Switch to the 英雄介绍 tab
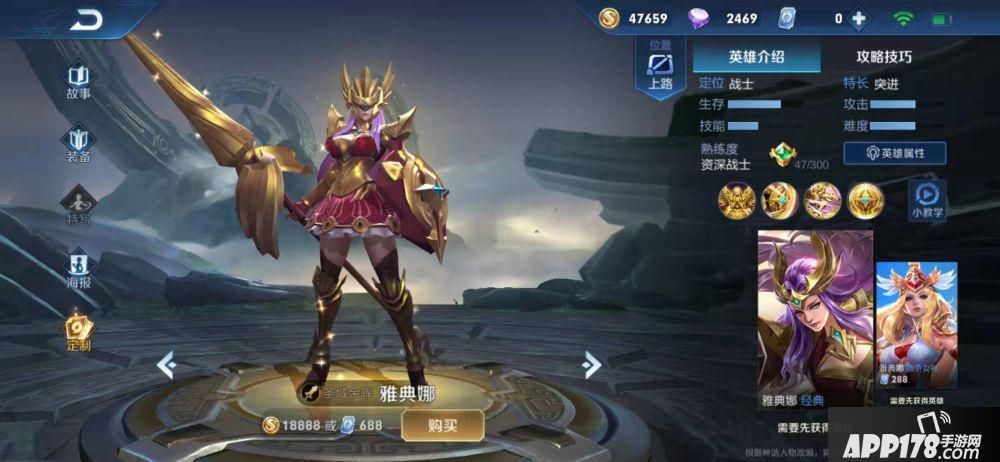The image size is (1000, 462). pos(757,57)
